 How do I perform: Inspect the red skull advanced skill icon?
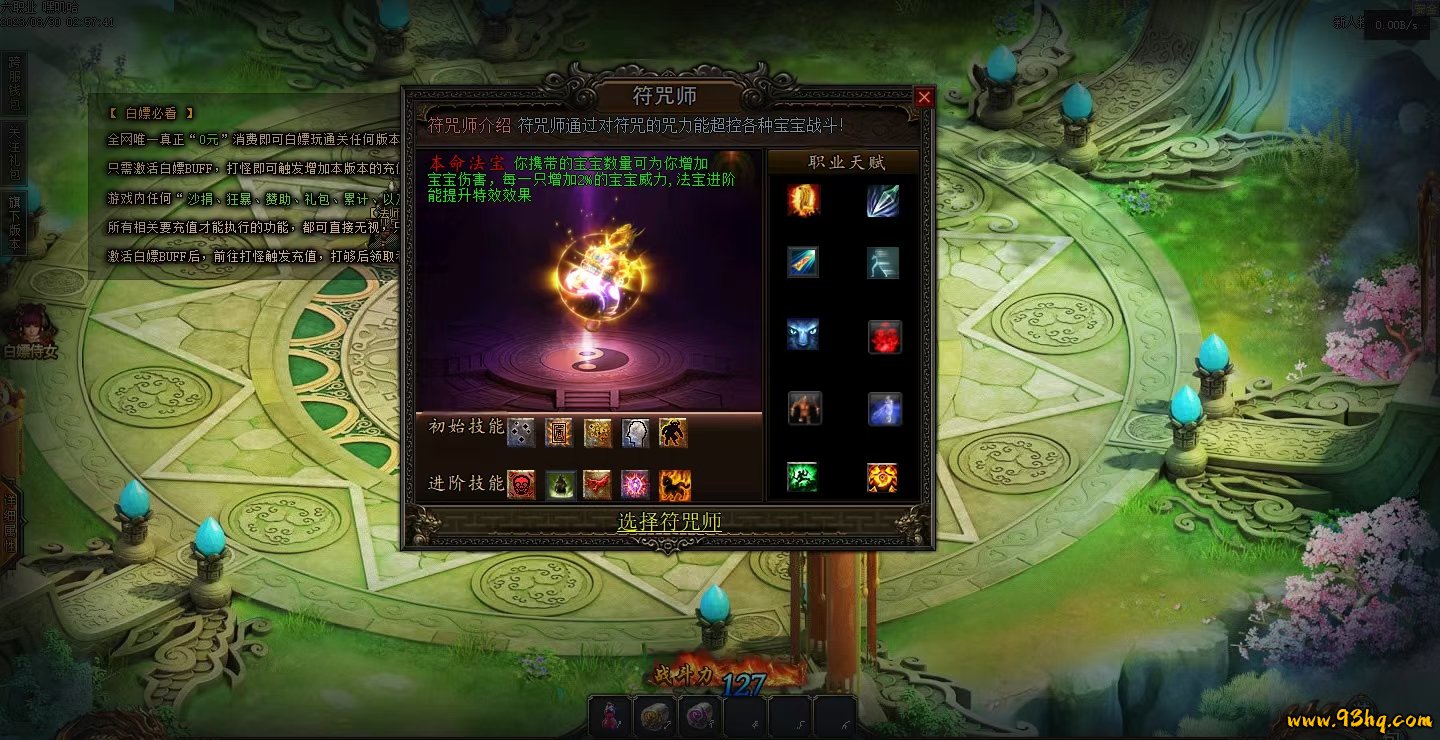[x=520, y=485]
